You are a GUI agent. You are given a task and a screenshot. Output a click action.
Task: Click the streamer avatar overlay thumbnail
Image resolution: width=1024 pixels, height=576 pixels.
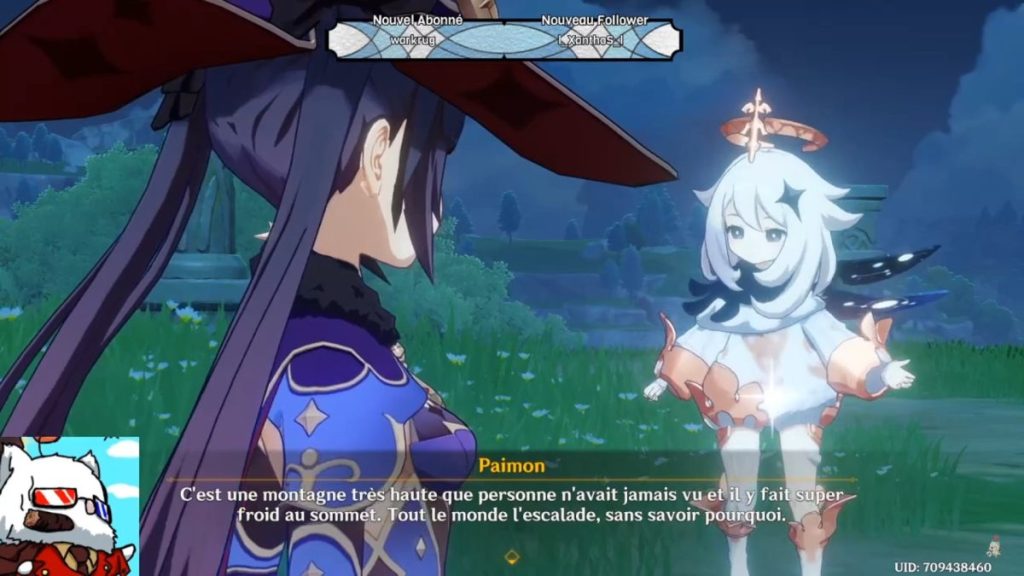(x=68, y=507)
